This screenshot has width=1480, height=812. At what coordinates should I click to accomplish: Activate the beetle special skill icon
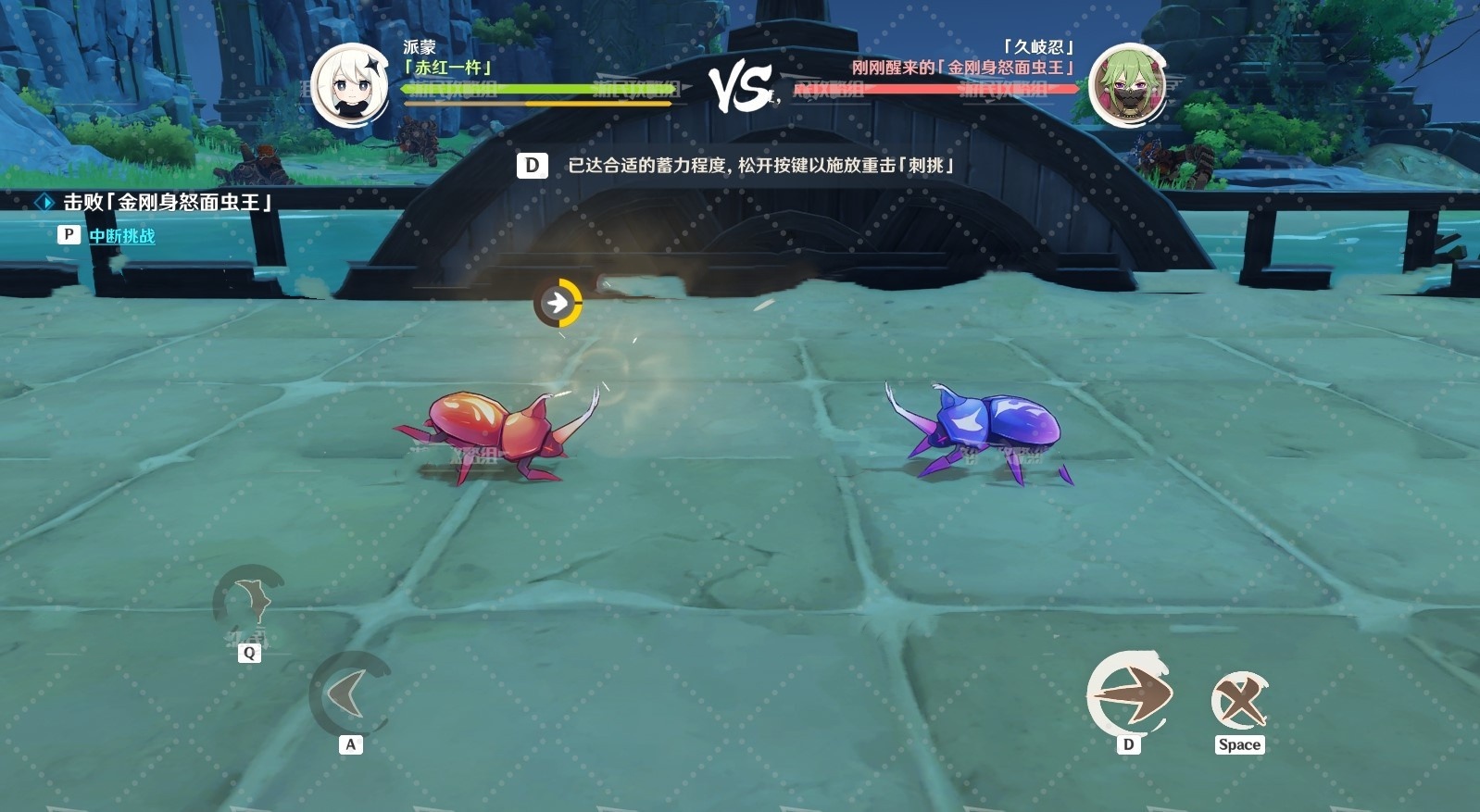(248, 604)
